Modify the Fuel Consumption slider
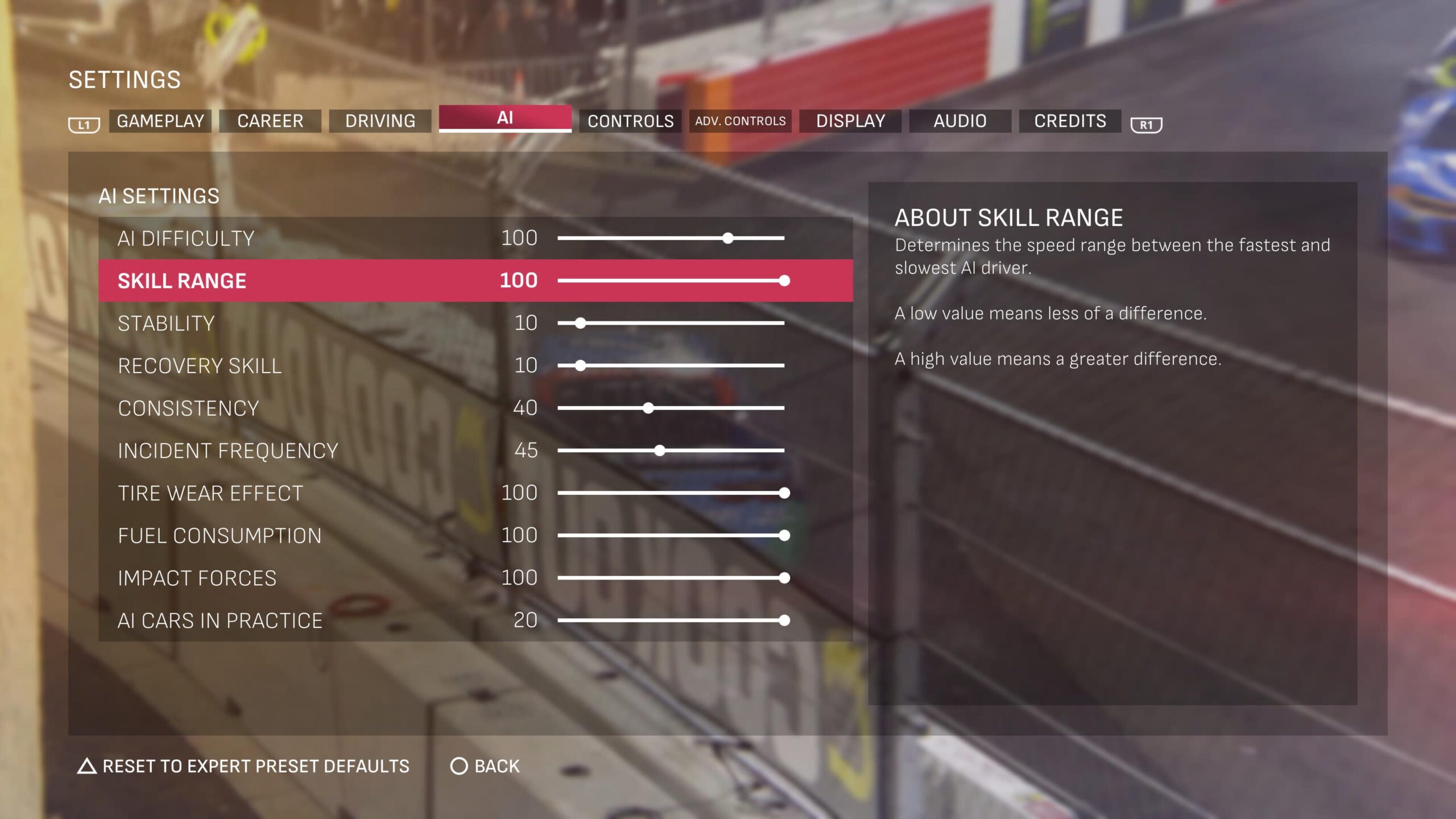The width and height of the screenshot is (1456, 819). (784, 535)
